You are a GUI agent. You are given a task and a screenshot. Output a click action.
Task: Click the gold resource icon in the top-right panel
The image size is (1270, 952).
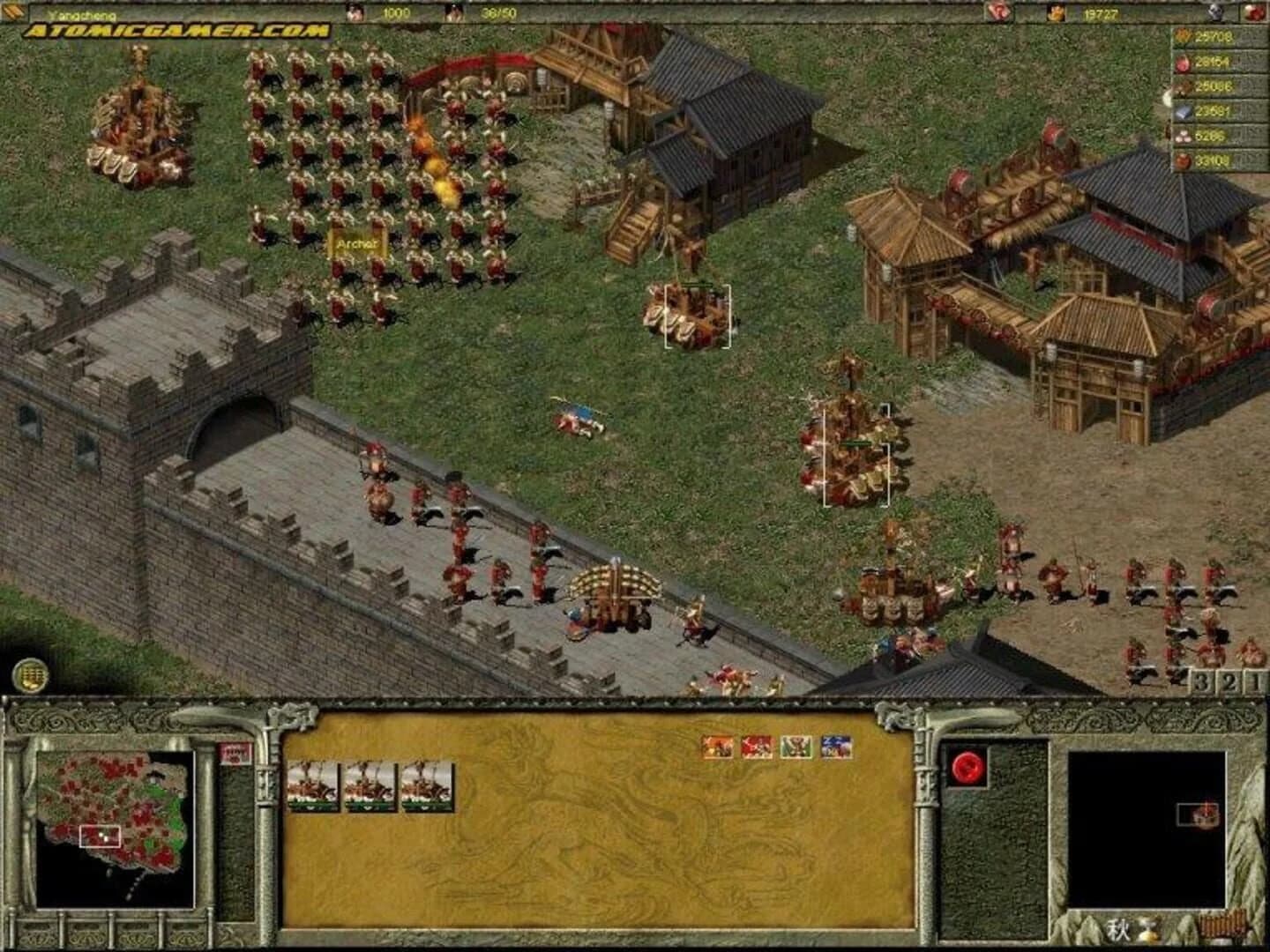1182,38
